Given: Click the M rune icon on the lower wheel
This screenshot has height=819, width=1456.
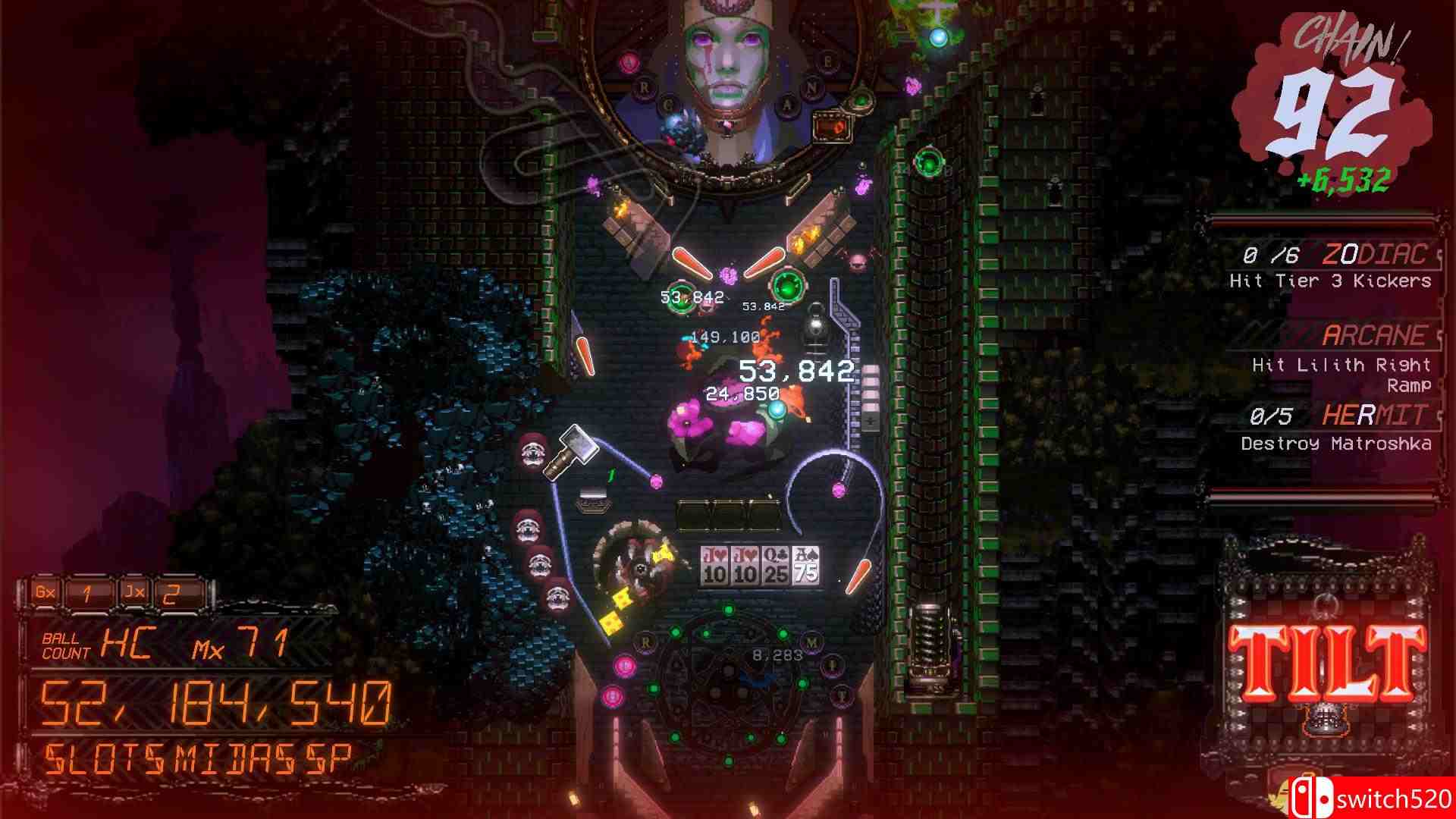Looking at the screenshot, I should (811, 642).
